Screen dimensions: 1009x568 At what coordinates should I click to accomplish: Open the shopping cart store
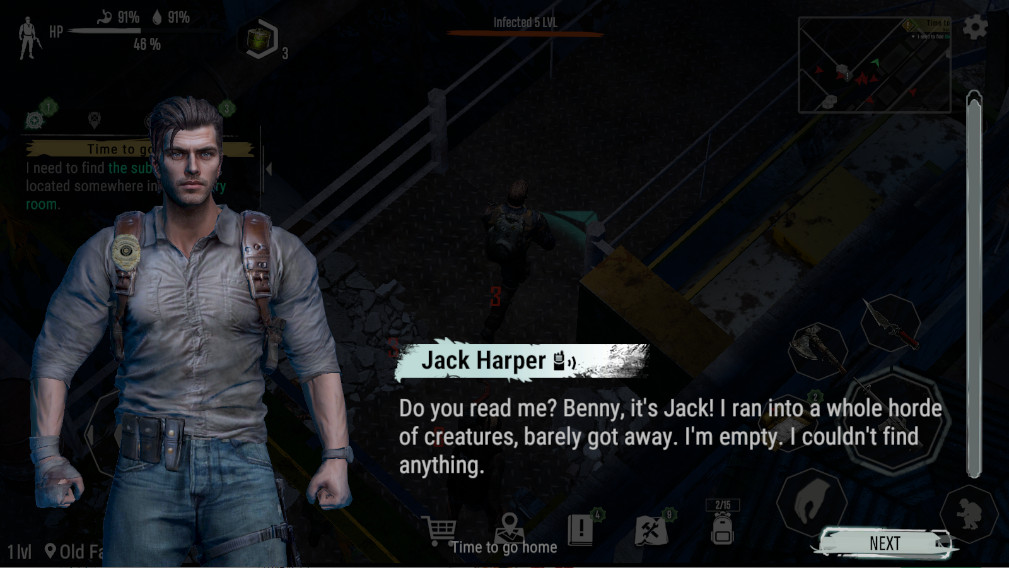pos(438,530)
